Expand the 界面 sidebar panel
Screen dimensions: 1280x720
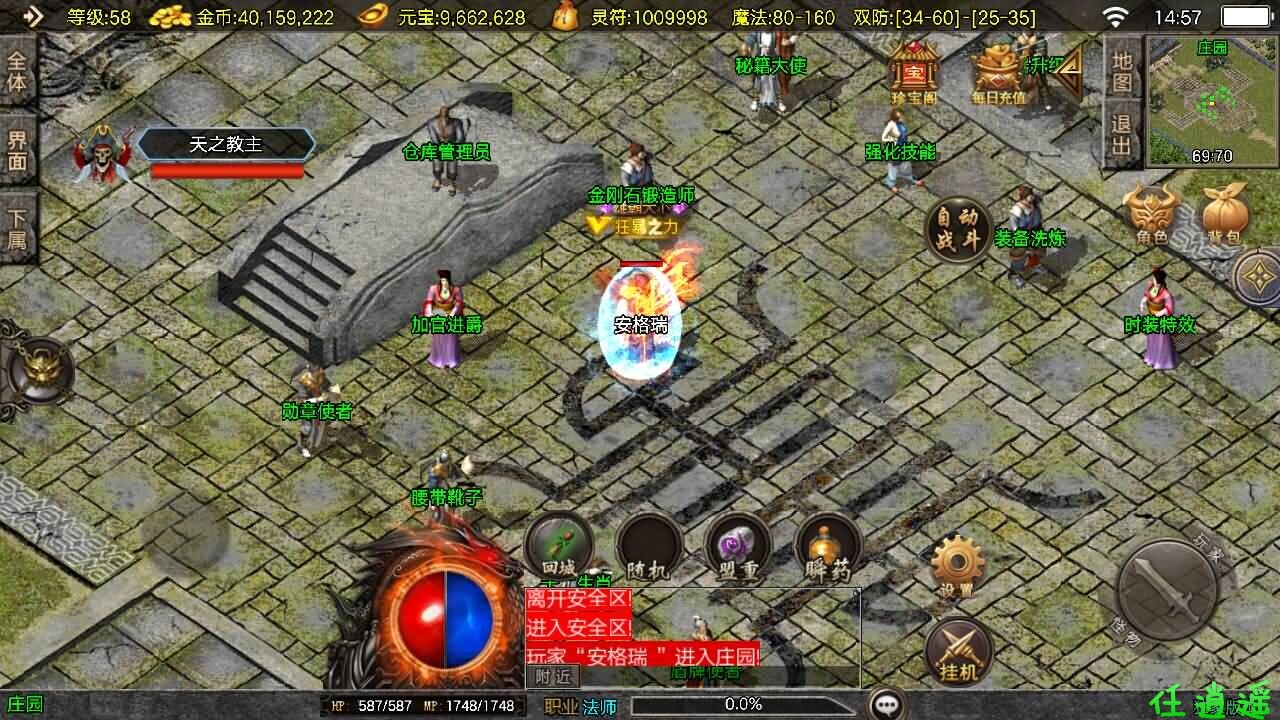pos(18,149)
